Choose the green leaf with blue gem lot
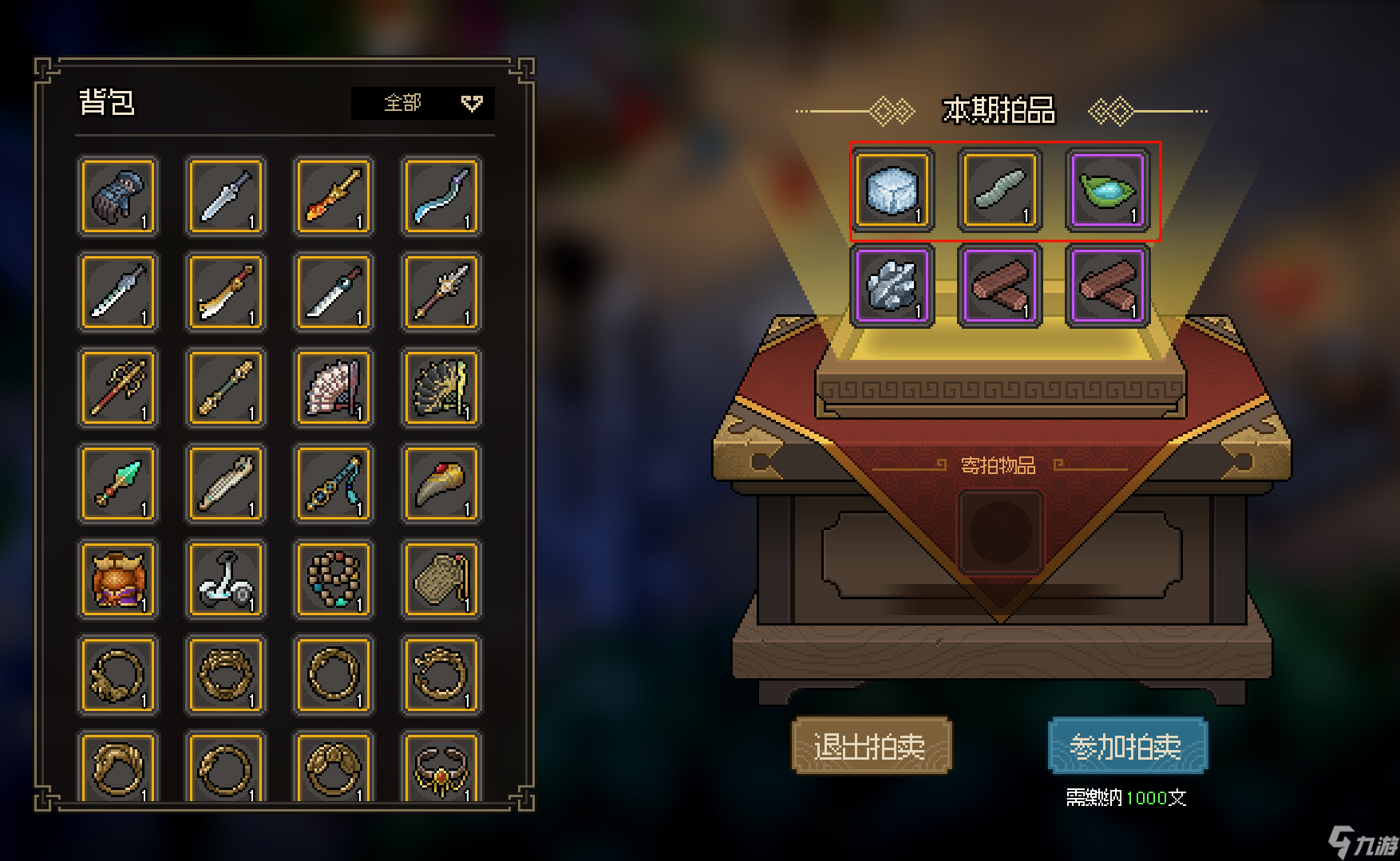 pos(1107,191)
